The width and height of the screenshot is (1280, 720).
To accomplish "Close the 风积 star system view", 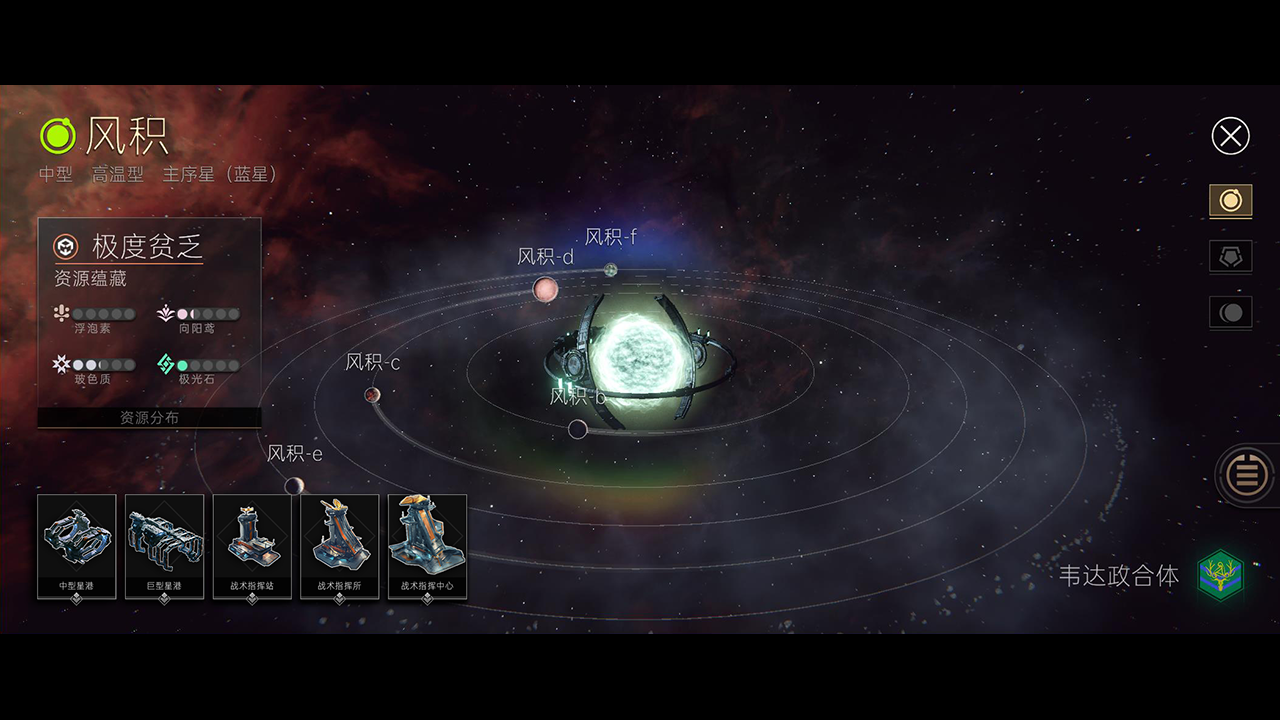I will pyautogui.click(x=1230, y=136).
